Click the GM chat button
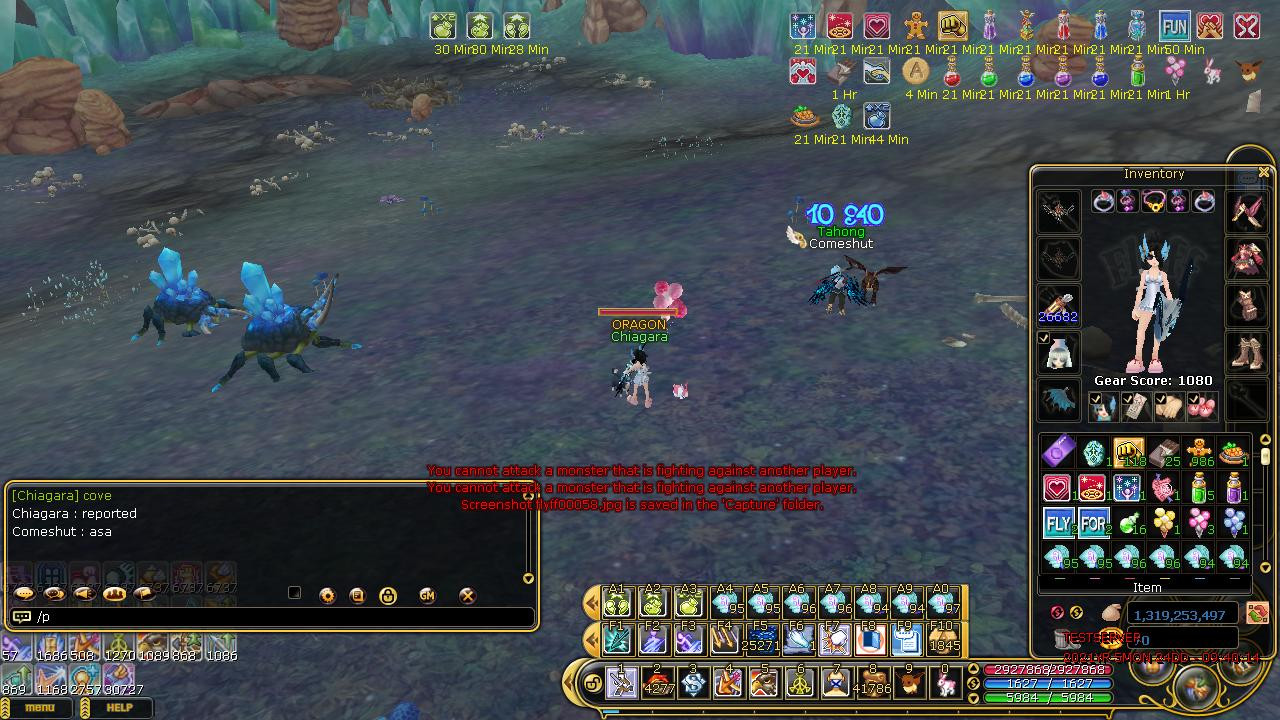 click(427, 595)
